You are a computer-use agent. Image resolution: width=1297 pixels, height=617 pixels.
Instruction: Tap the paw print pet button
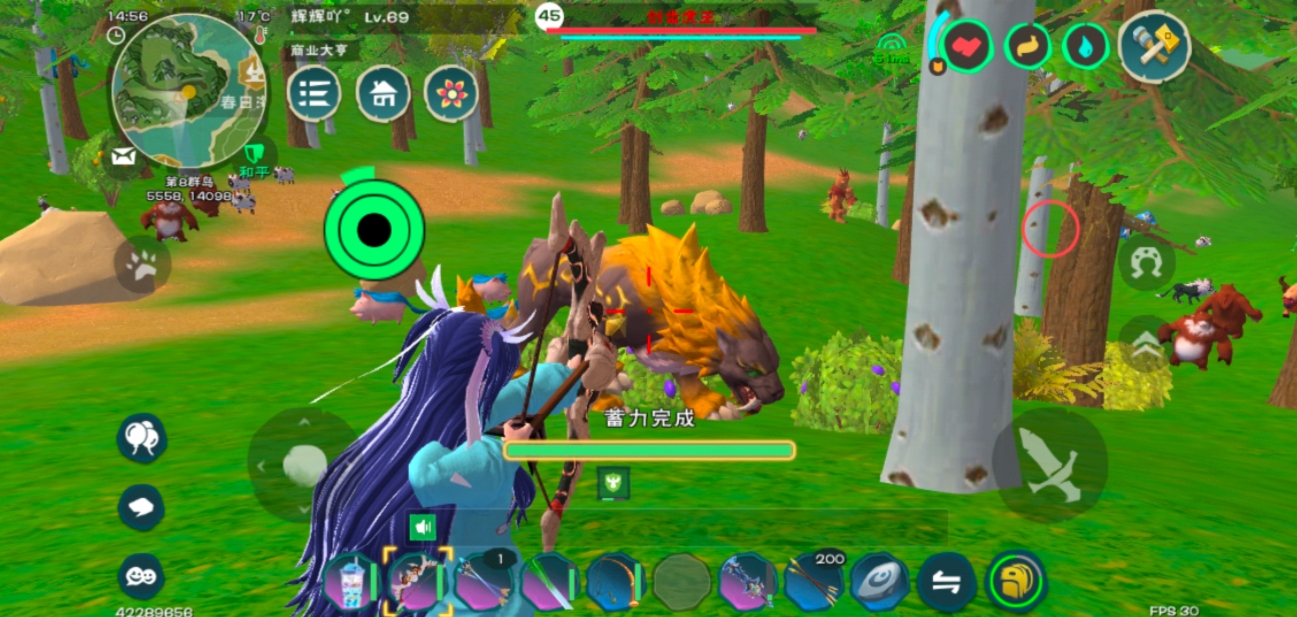(x=142, y=265)
